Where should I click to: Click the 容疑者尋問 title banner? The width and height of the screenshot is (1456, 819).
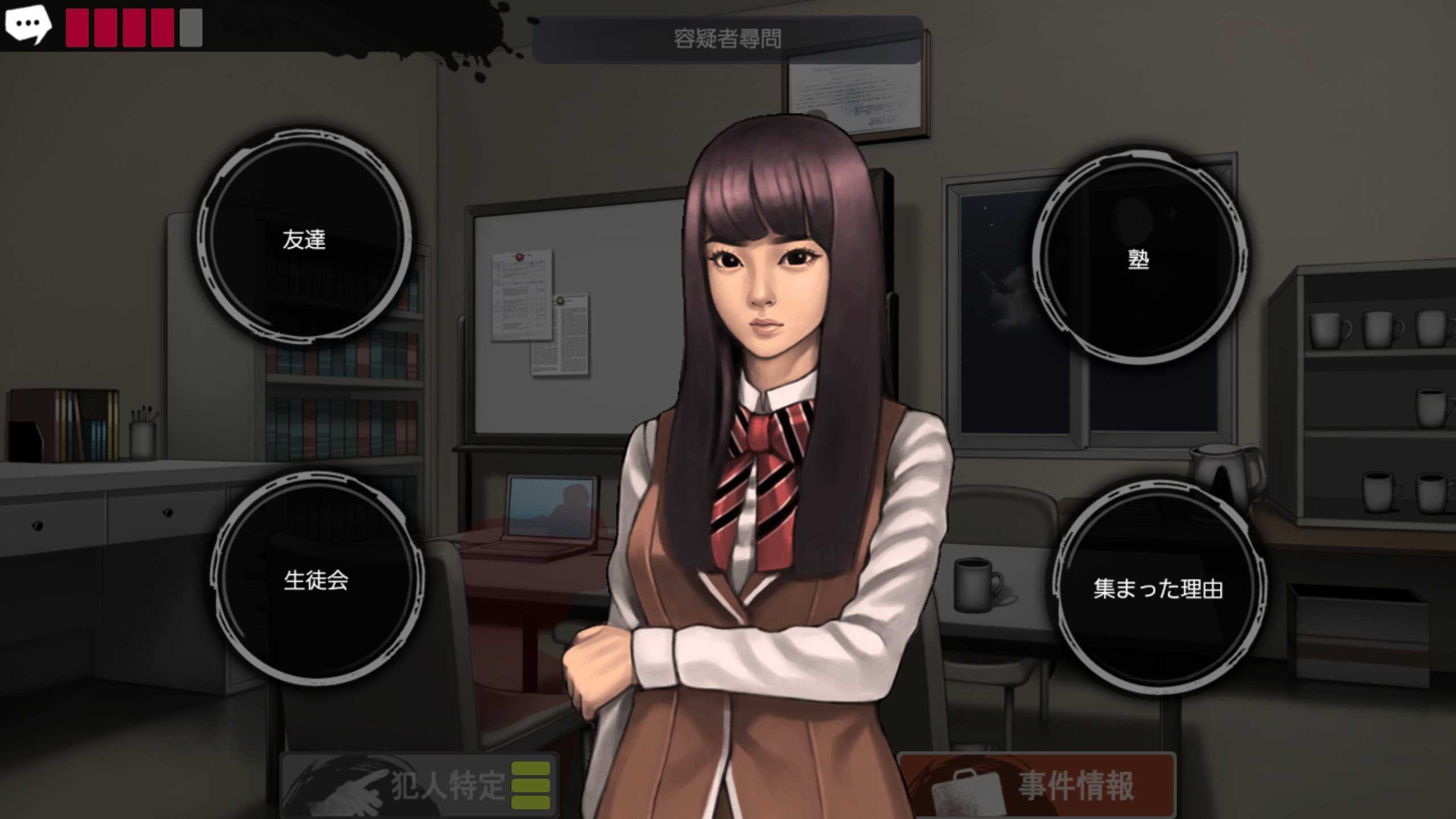coord(727,37)
